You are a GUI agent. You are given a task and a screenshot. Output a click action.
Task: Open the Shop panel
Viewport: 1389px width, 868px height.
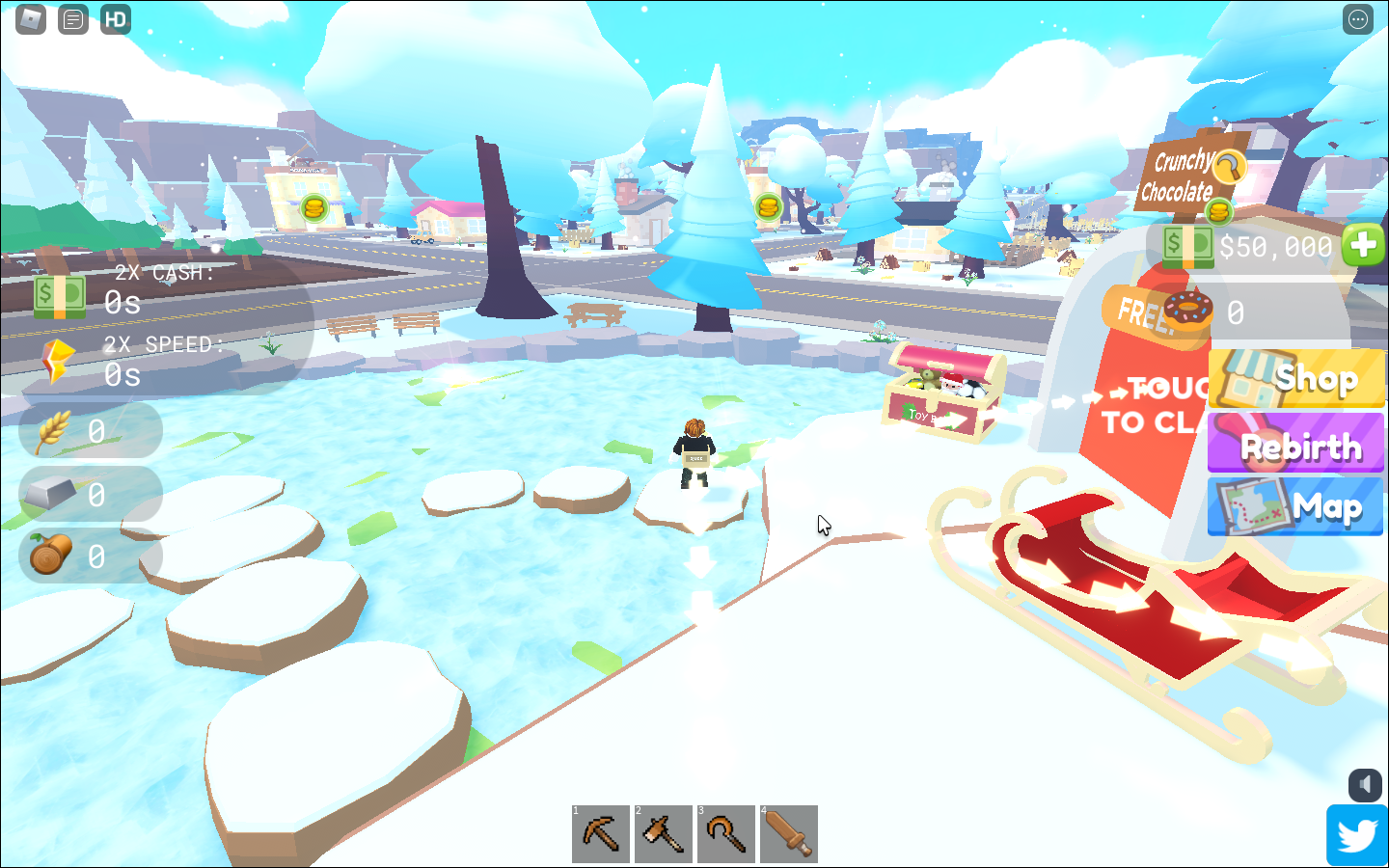tap(1296, 378)
